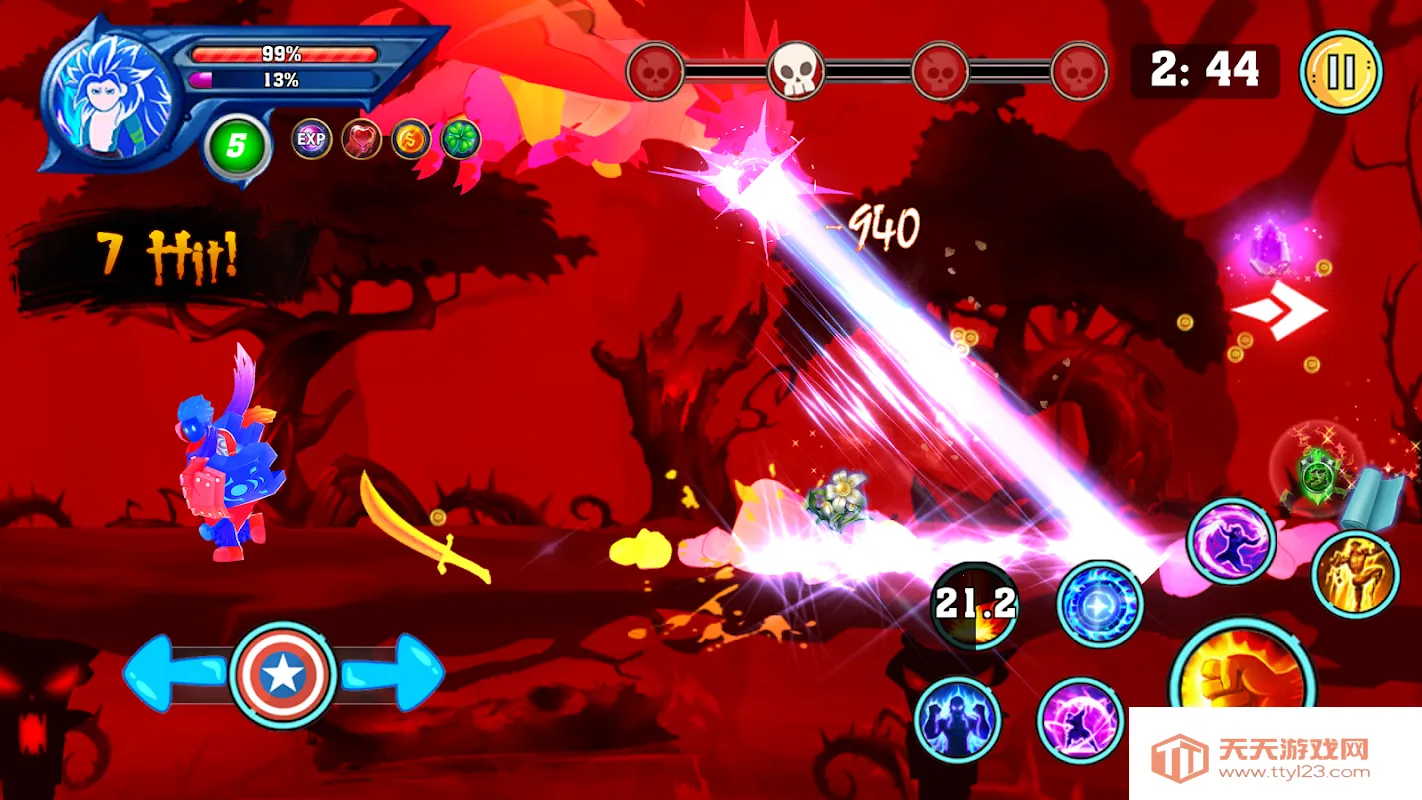Select the gold coin bonus icon

click(411, 139)
